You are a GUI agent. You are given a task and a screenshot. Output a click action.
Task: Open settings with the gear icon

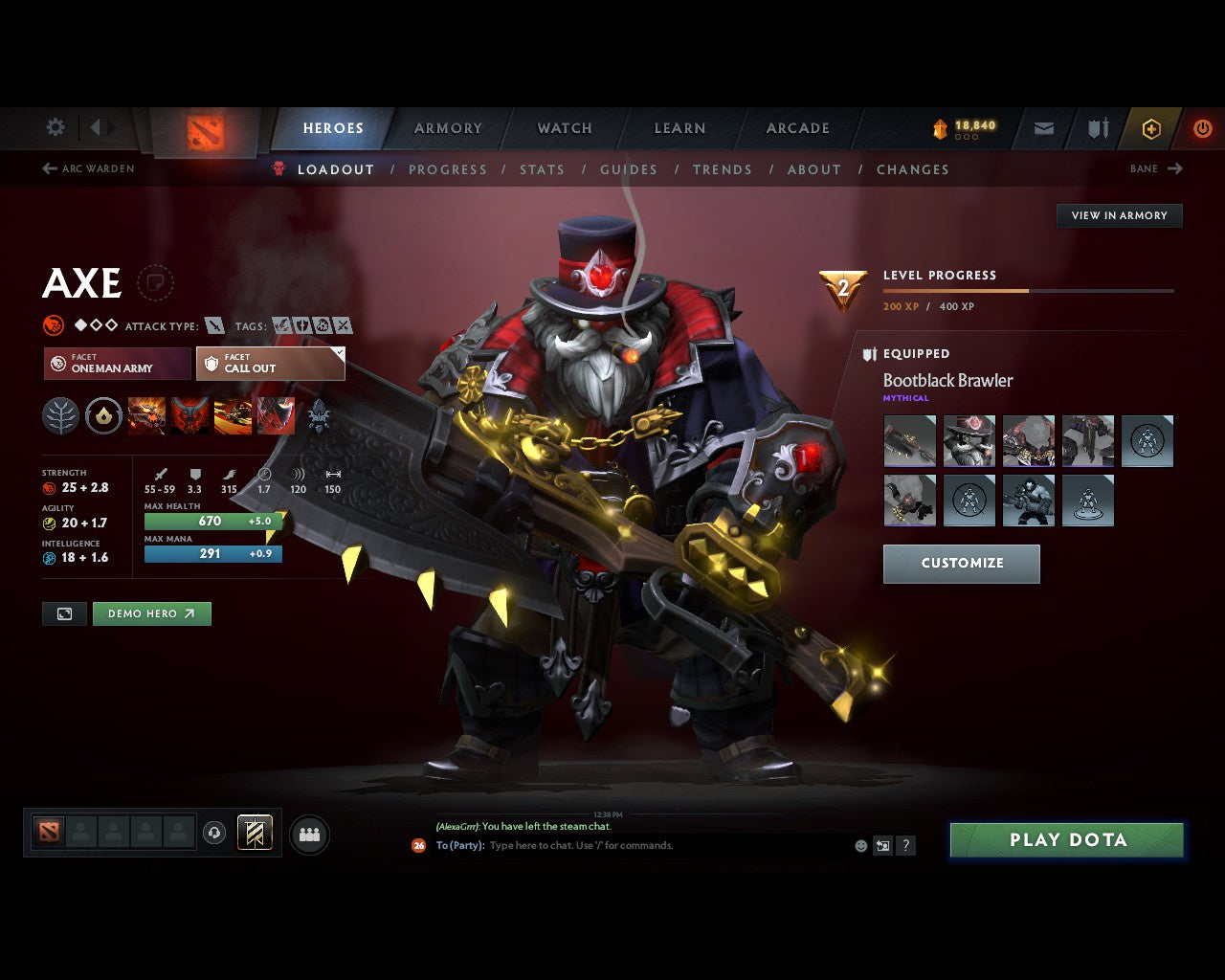click(55, 127)
